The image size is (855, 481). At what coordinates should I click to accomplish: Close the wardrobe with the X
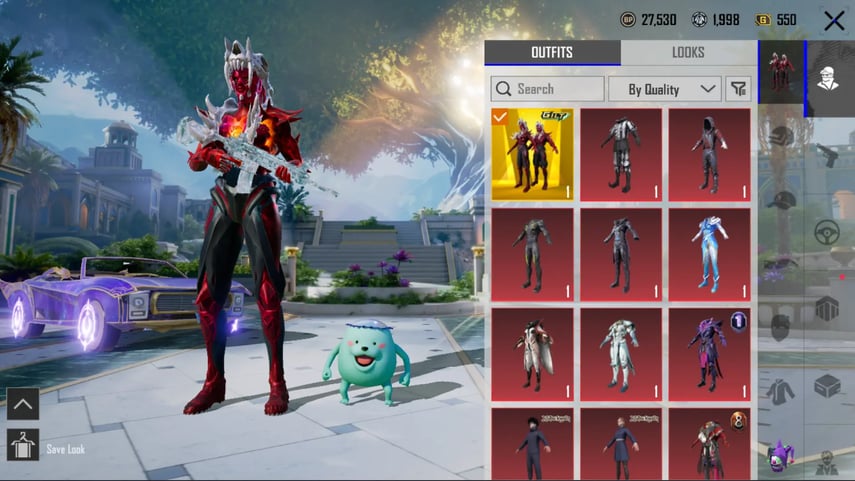[x=834, y=20]
